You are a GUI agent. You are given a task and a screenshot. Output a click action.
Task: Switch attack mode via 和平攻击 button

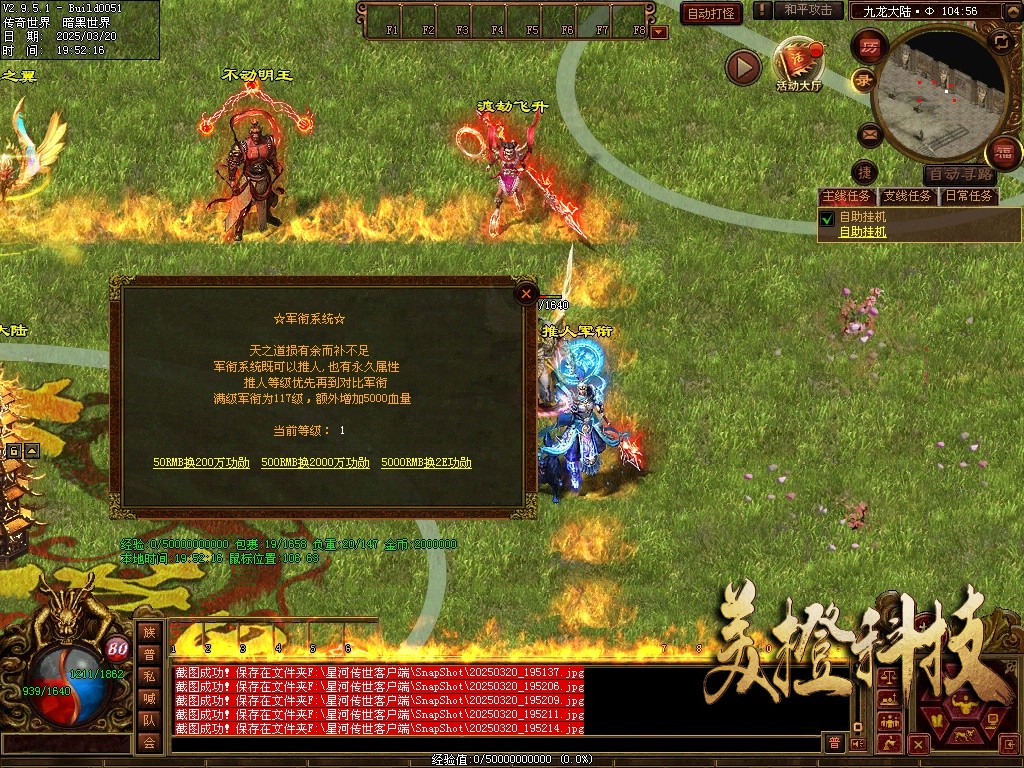click(808, 10)
